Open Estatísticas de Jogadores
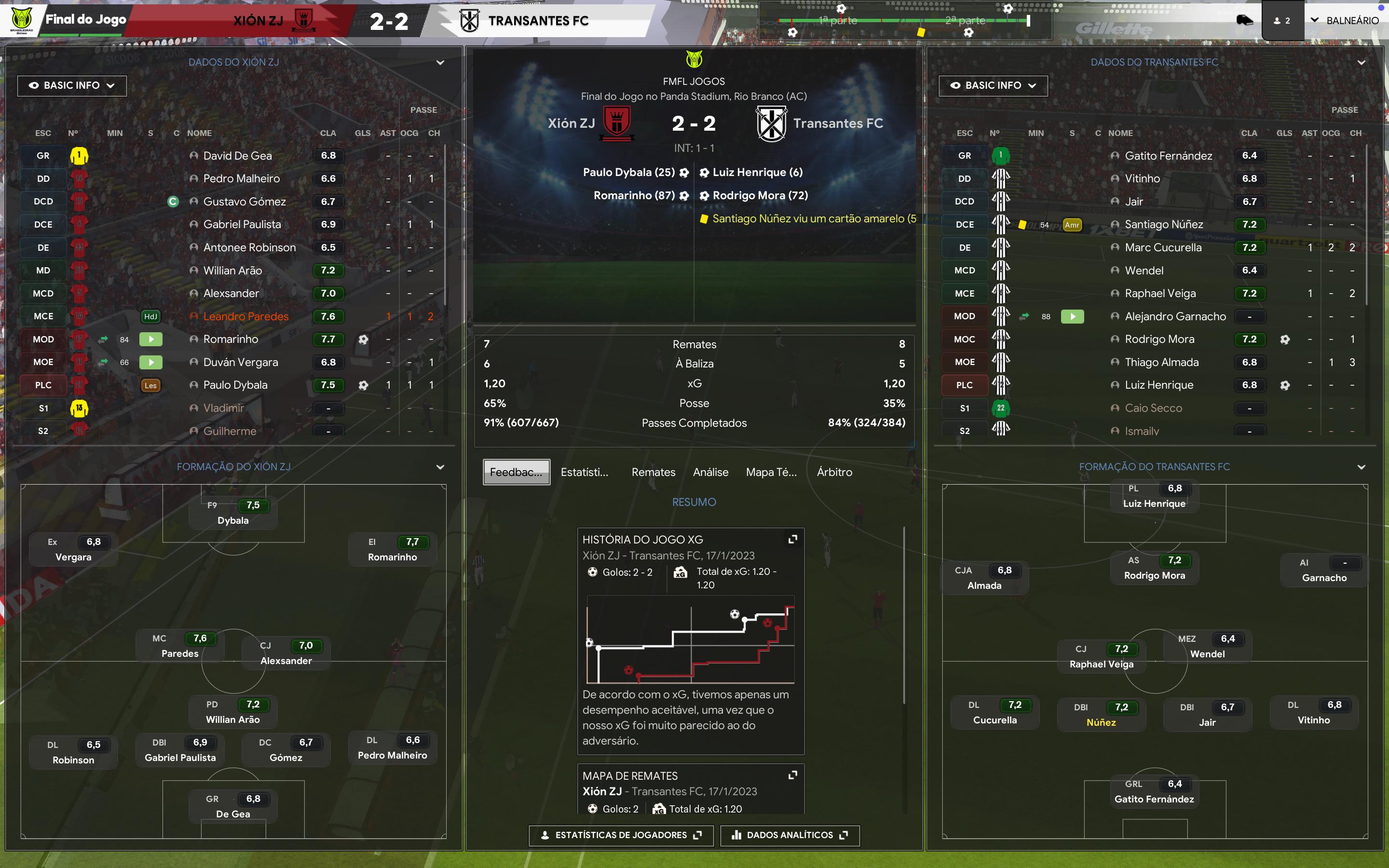1389x868 pixels. 621,835
